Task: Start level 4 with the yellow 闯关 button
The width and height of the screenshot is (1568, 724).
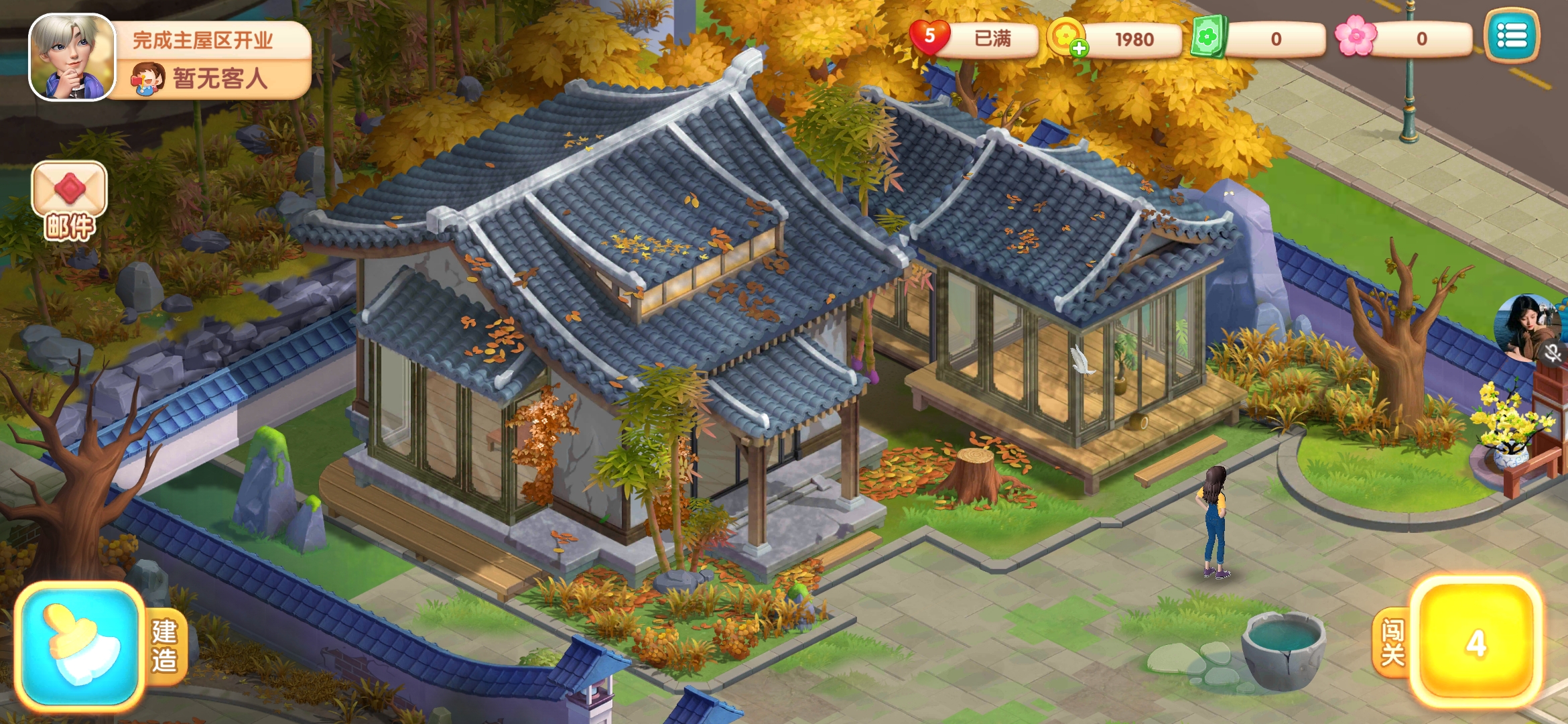Action: pos(1475,642)
